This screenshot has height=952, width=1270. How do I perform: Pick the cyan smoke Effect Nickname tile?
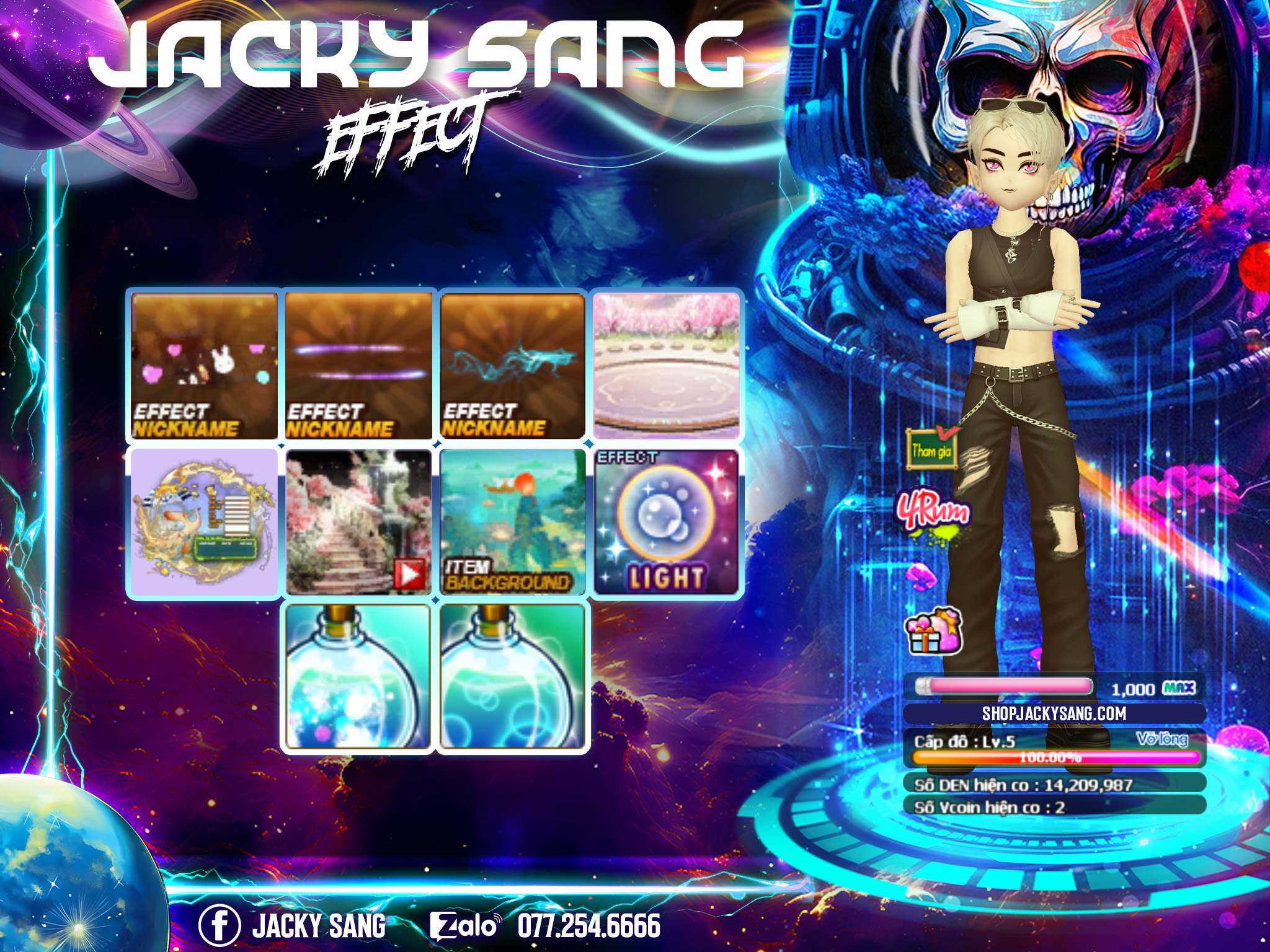[x=513, y=366]
